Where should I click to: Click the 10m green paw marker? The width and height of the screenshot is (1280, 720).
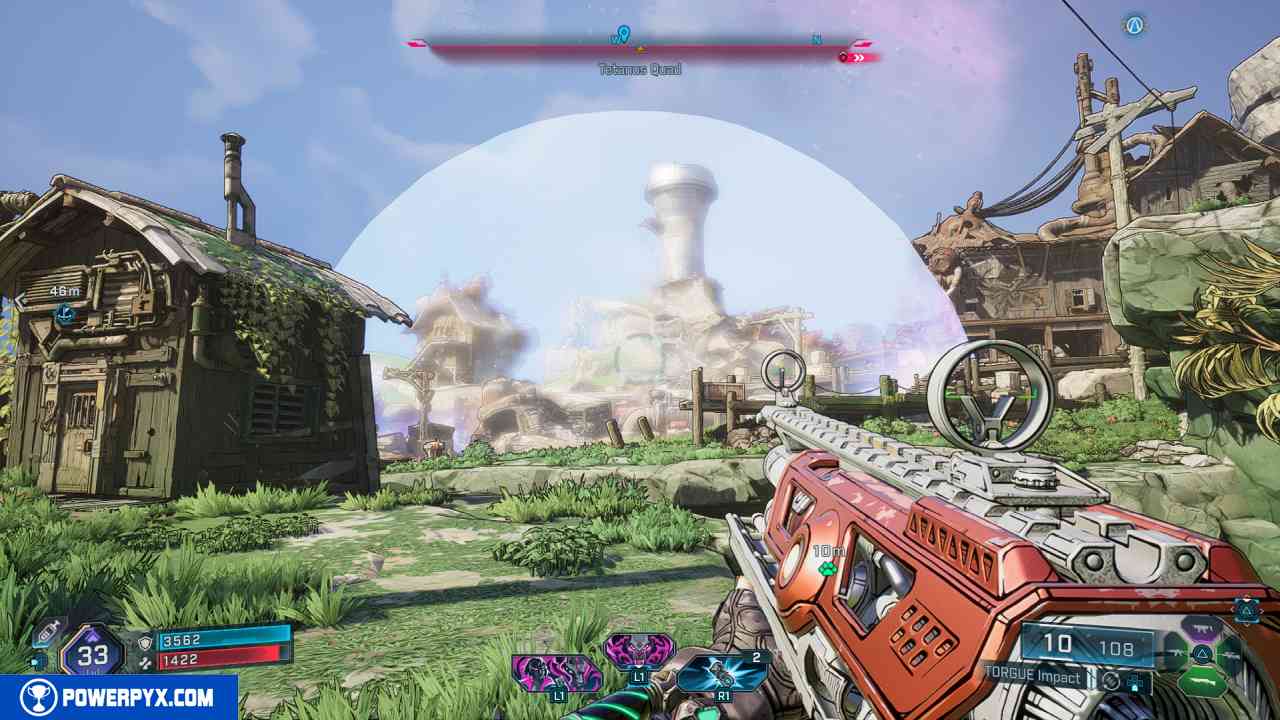point(827,568)
